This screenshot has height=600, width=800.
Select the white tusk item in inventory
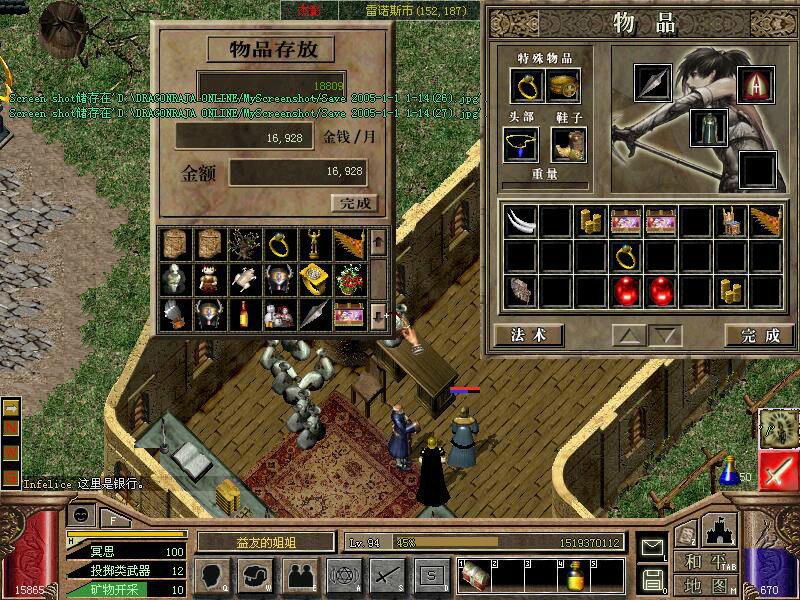pos(520,221)
